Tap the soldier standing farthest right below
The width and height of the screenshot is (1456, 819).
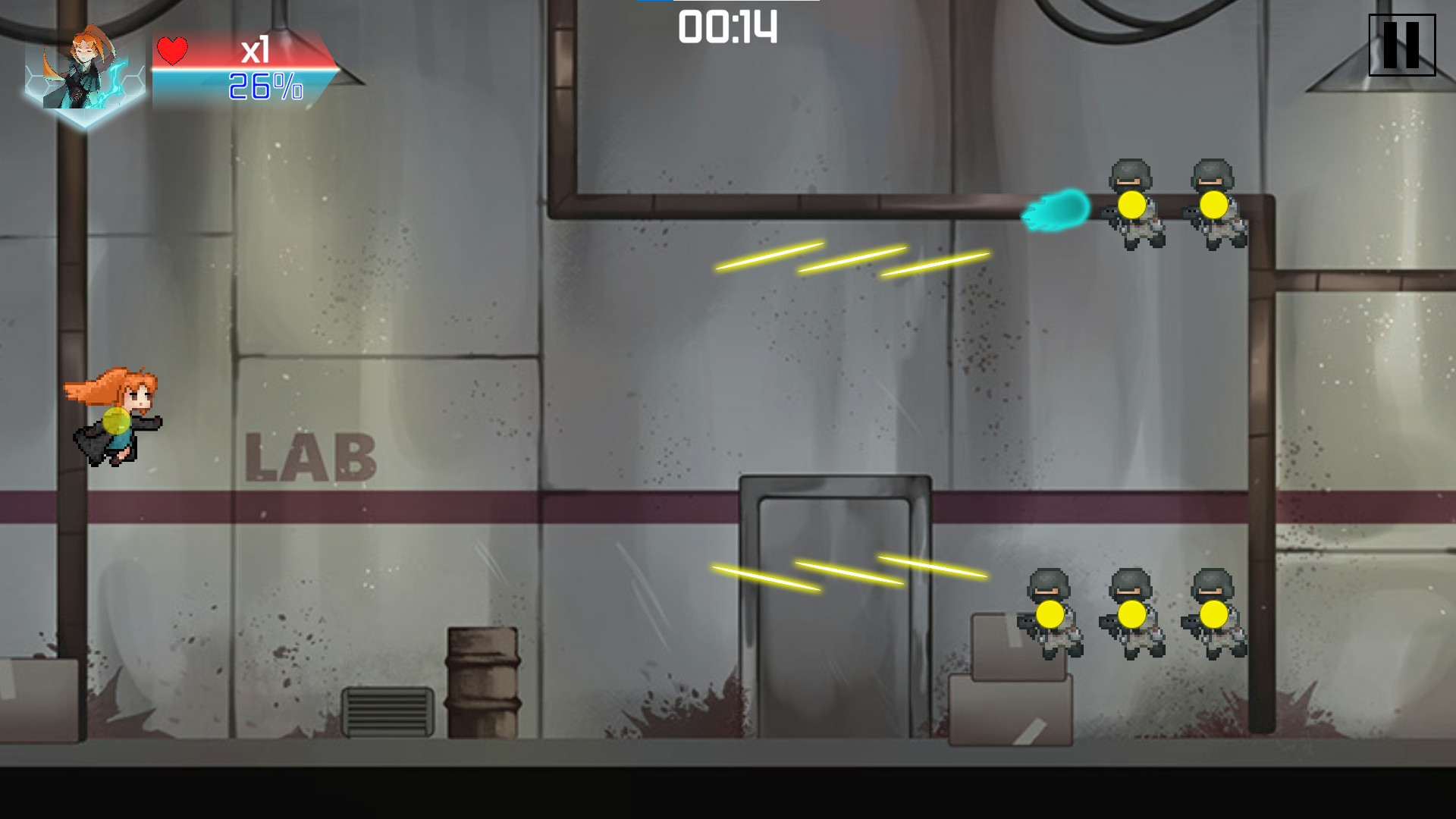click(1216, 614)
